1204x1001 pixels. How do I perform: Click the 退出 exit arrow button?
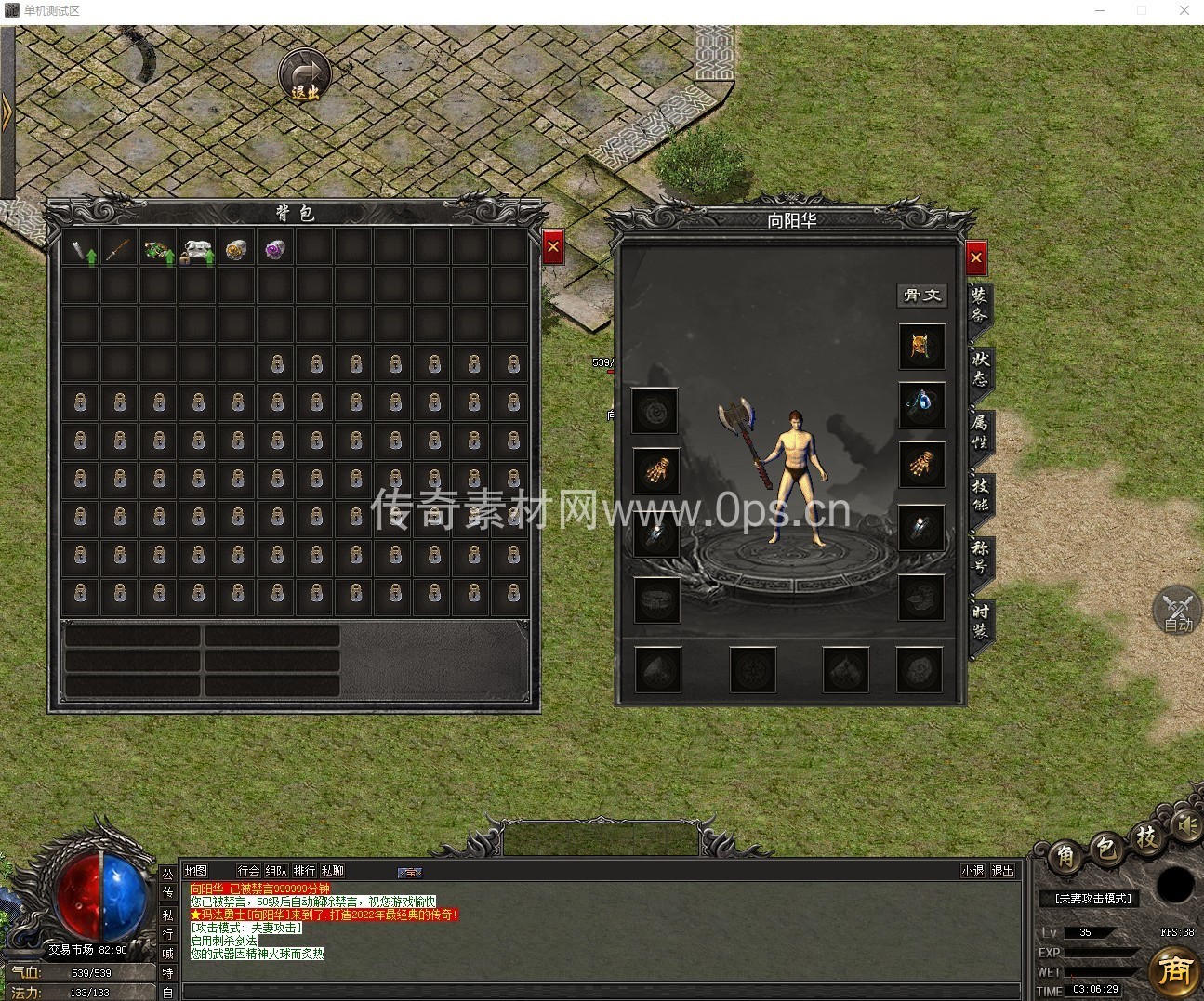click(x=306, y=74)
